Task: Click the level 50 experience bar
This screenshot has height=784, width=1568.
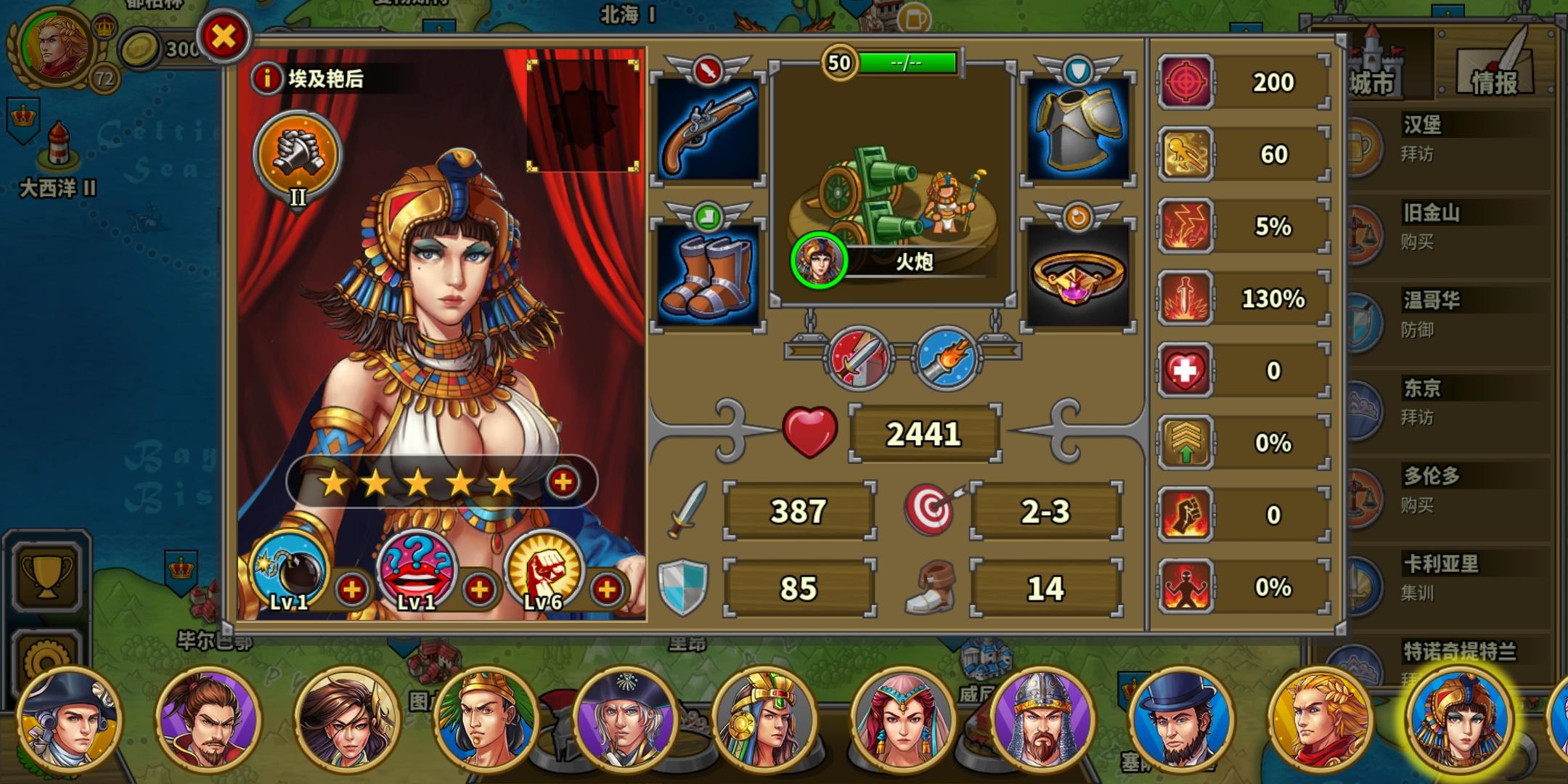Action: (x=907, y=63)
